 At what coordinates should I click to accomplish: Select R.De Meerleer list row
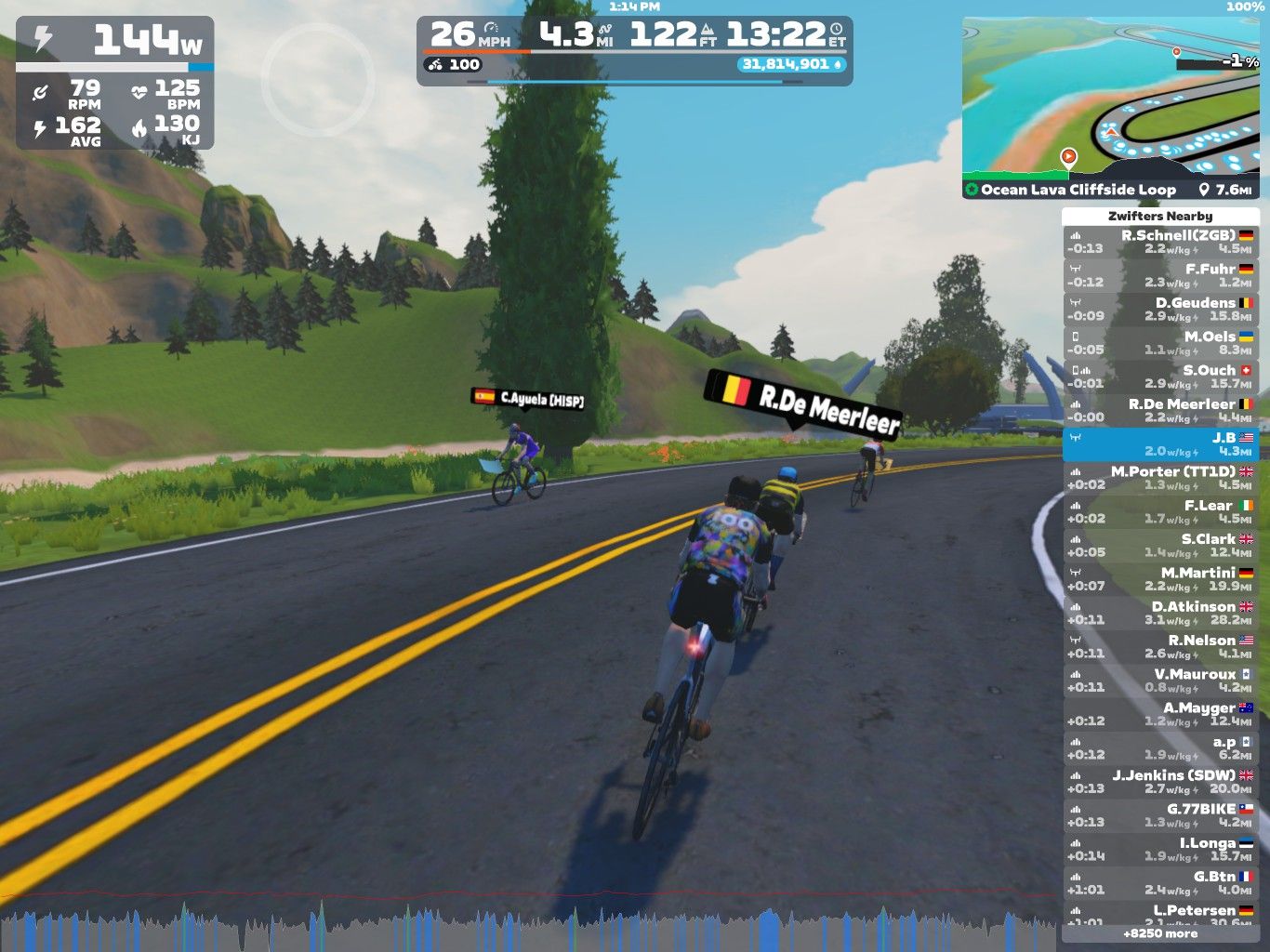point(1160,410)
